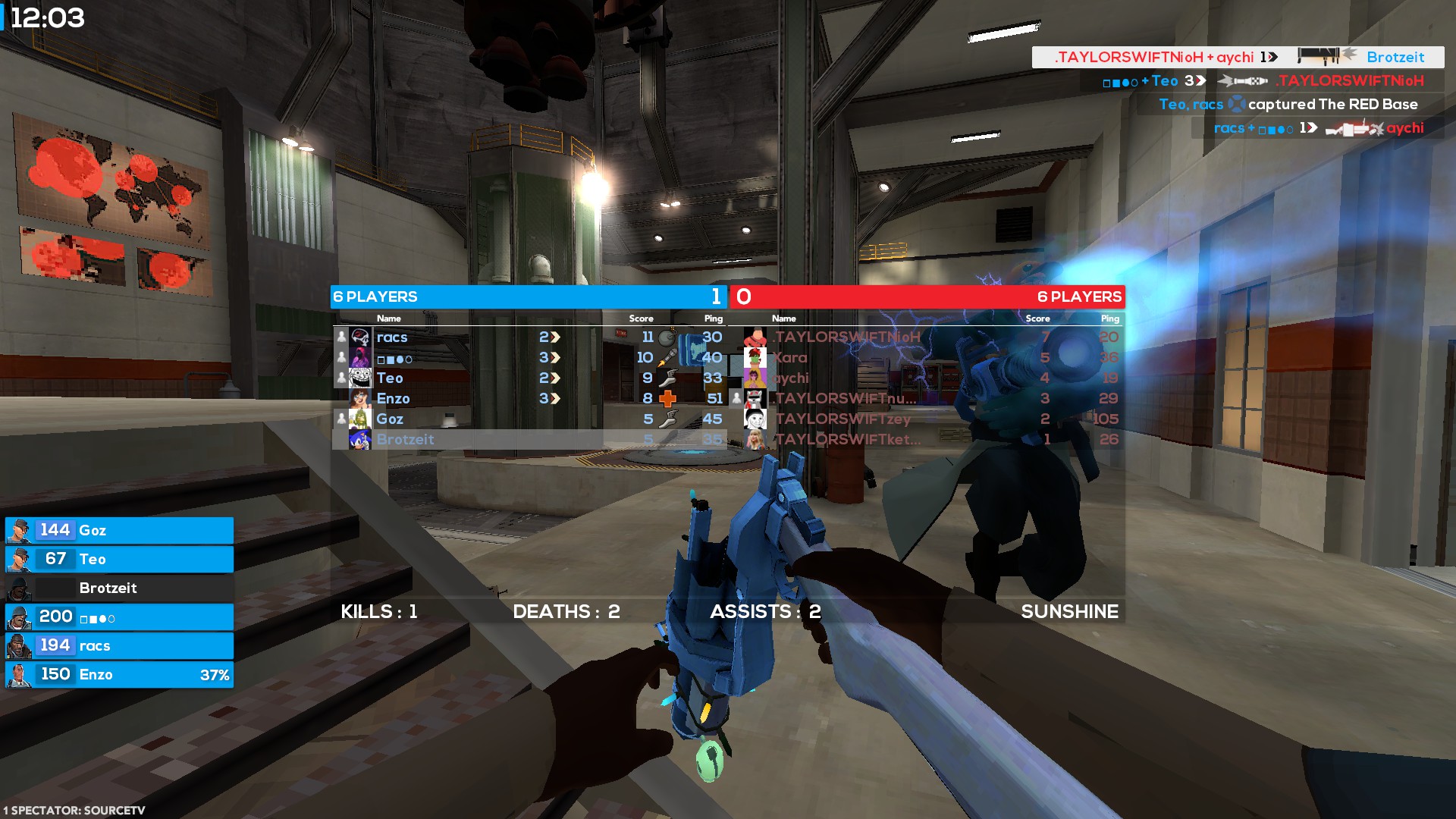The image size is (1456, 819).
Task: Select Goz's entry in the team health panel
Action: 119,531
